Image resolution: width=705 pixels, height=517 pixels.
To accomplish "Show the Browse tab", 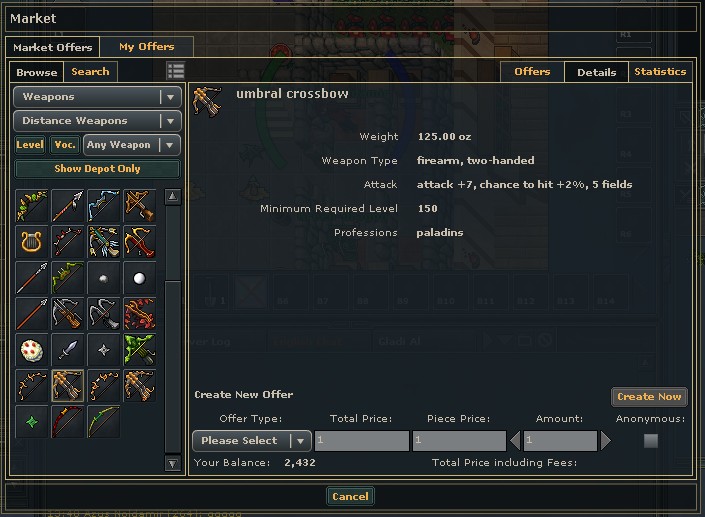I will click(37, 72).
